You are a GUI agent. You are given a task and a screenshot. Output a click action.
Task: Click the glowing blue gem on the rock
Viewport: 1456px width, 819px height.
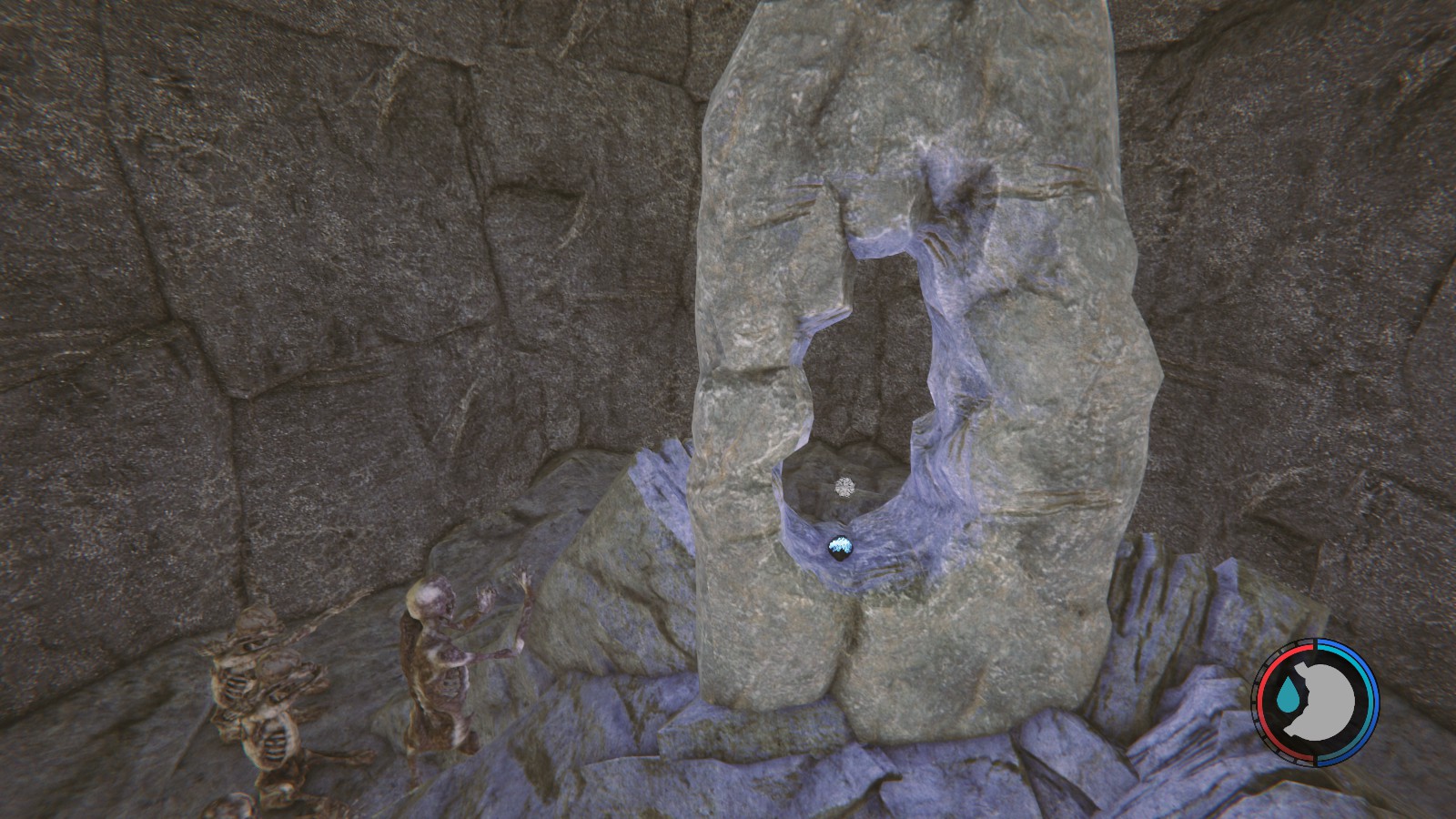(838, 543)
